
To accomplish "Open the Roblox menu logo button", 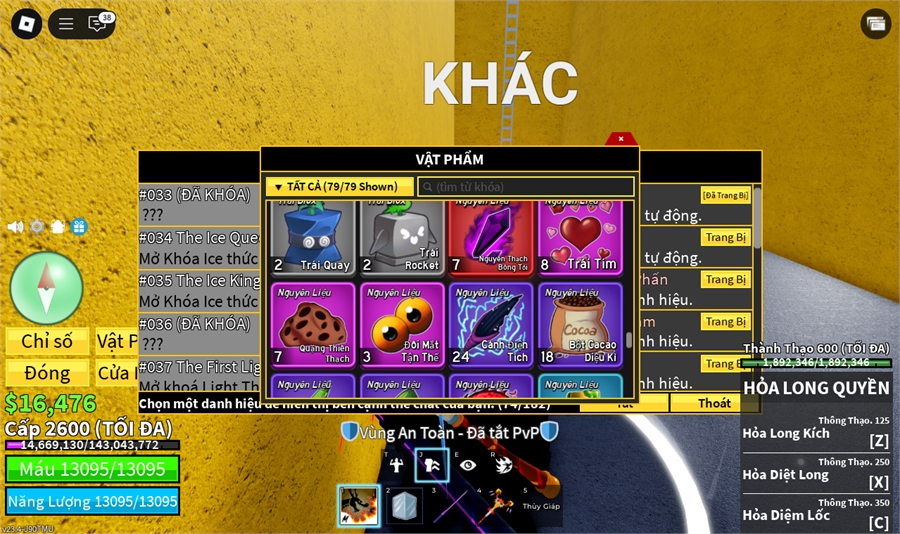I will pos(27,24).
